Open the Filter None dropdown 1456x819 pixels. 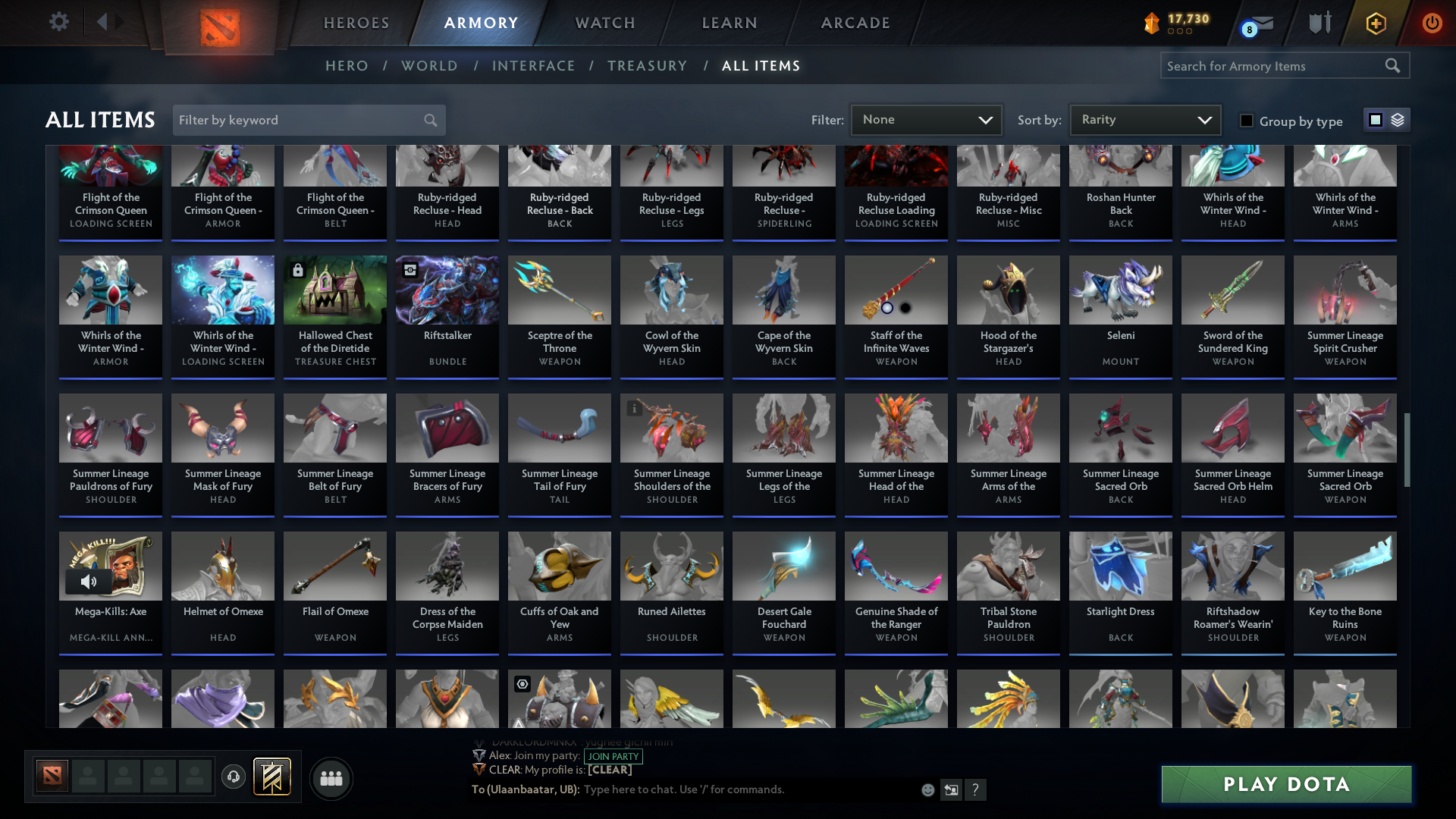pyautogui.click(x=925, y=119)
